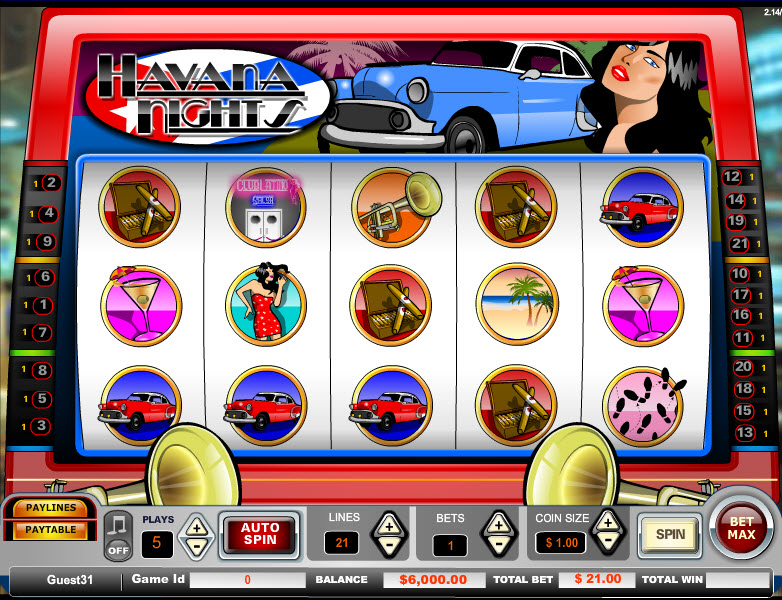
Task: Increase the number of Lines
Action: [x=388, y=523]
